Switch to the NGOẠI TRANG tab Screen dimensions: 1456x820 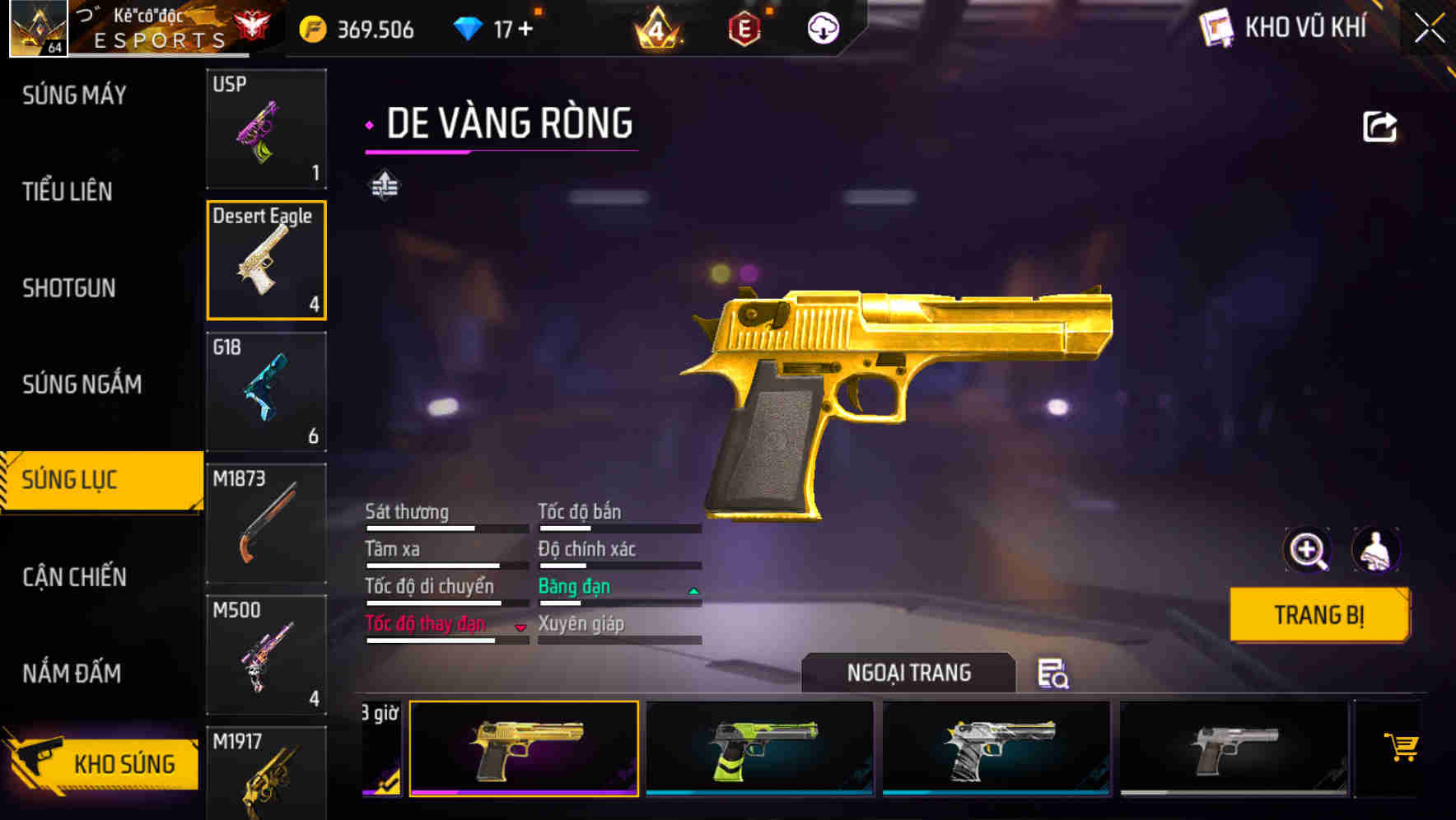pyautogui.click(x=908, y=672)
